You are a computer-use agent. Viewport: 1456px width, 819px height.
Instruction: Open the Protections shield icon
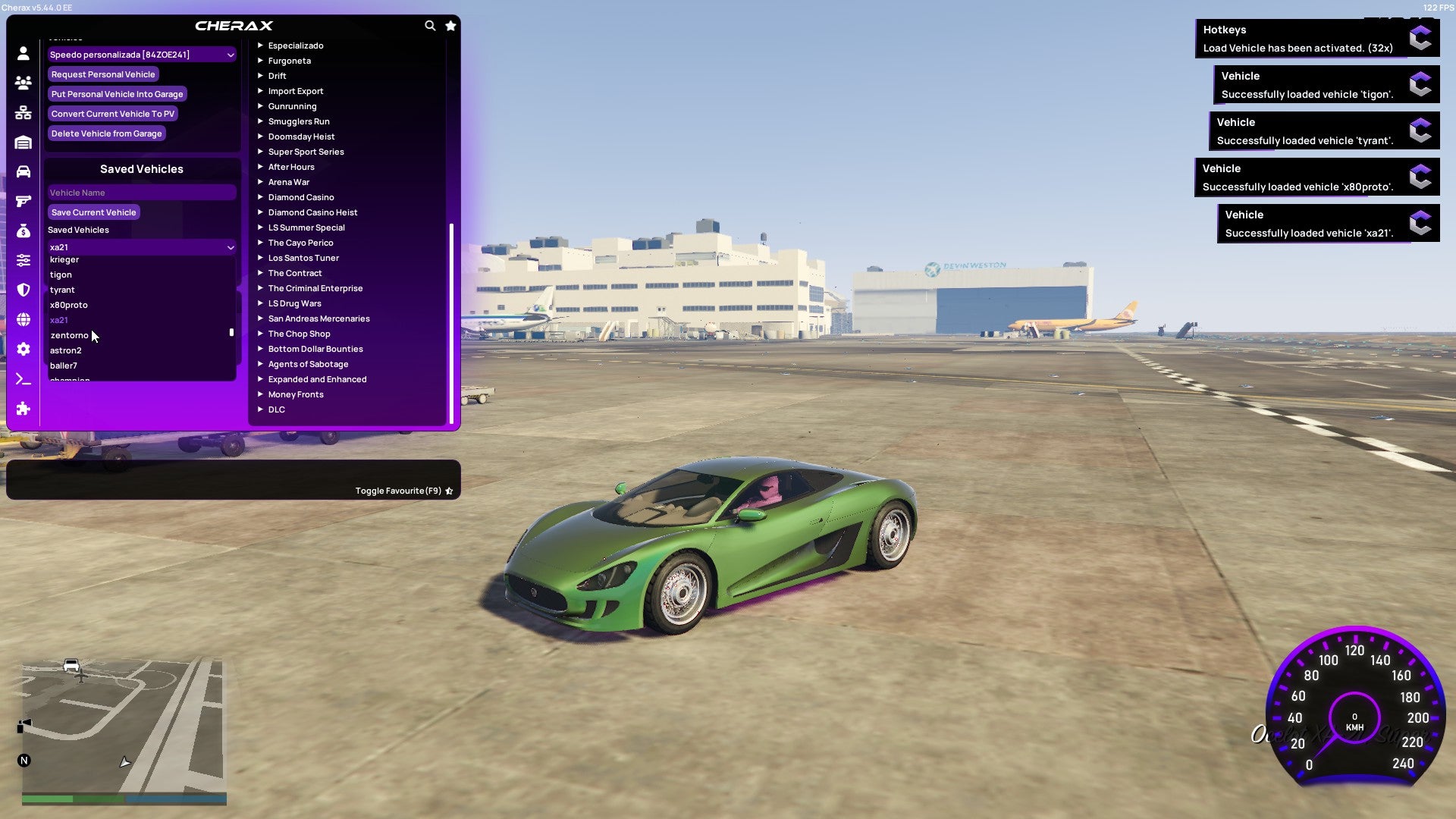(x=23, y=290)
